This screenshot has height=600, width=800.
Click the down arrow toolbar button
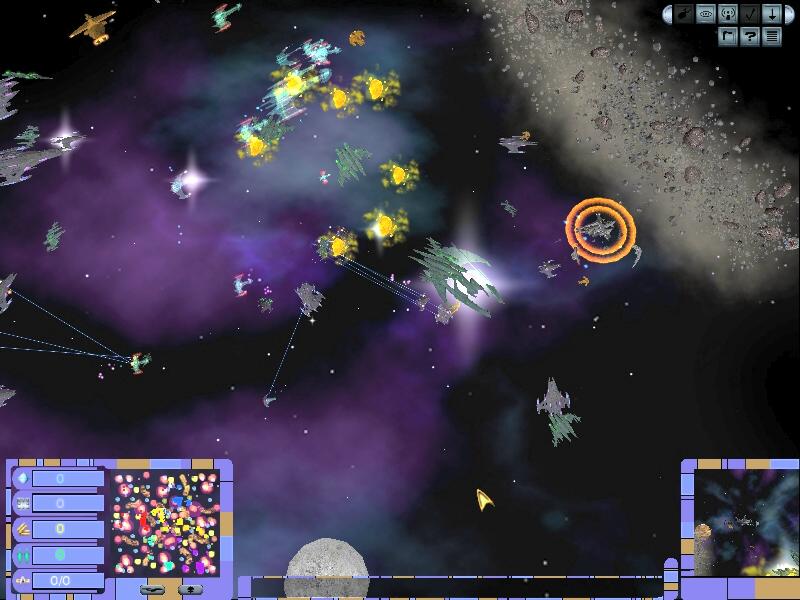[x=771, y=15]
